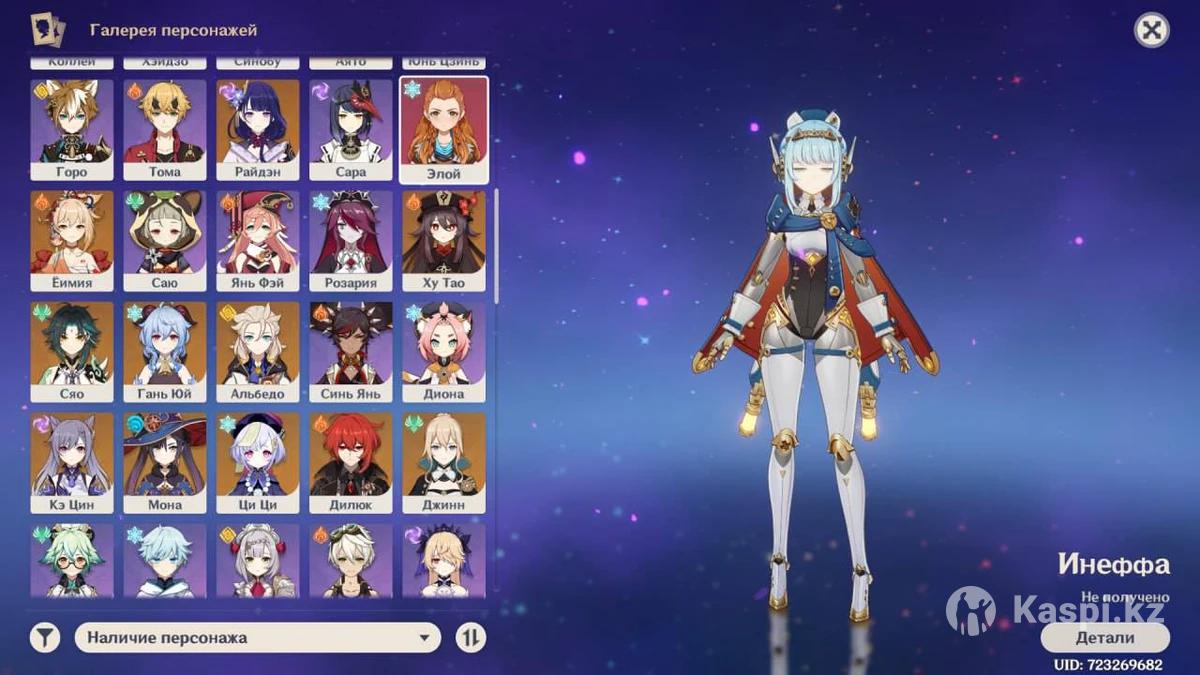
Task: Choose the Гань Юй card
Action: [165, 351]
